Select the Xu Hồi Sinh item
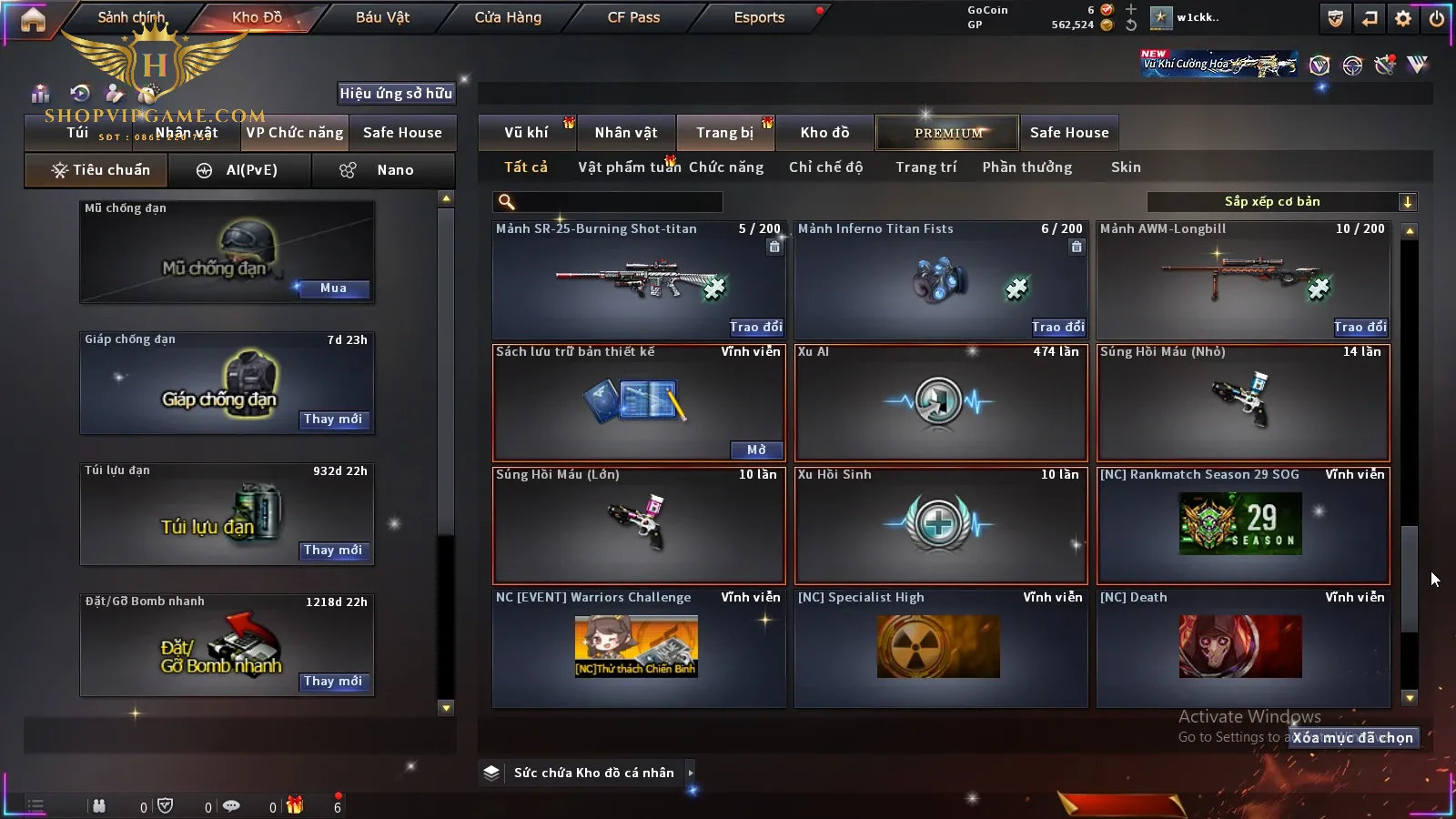This screenshot has height=819, width=1456. click(941, 525)
